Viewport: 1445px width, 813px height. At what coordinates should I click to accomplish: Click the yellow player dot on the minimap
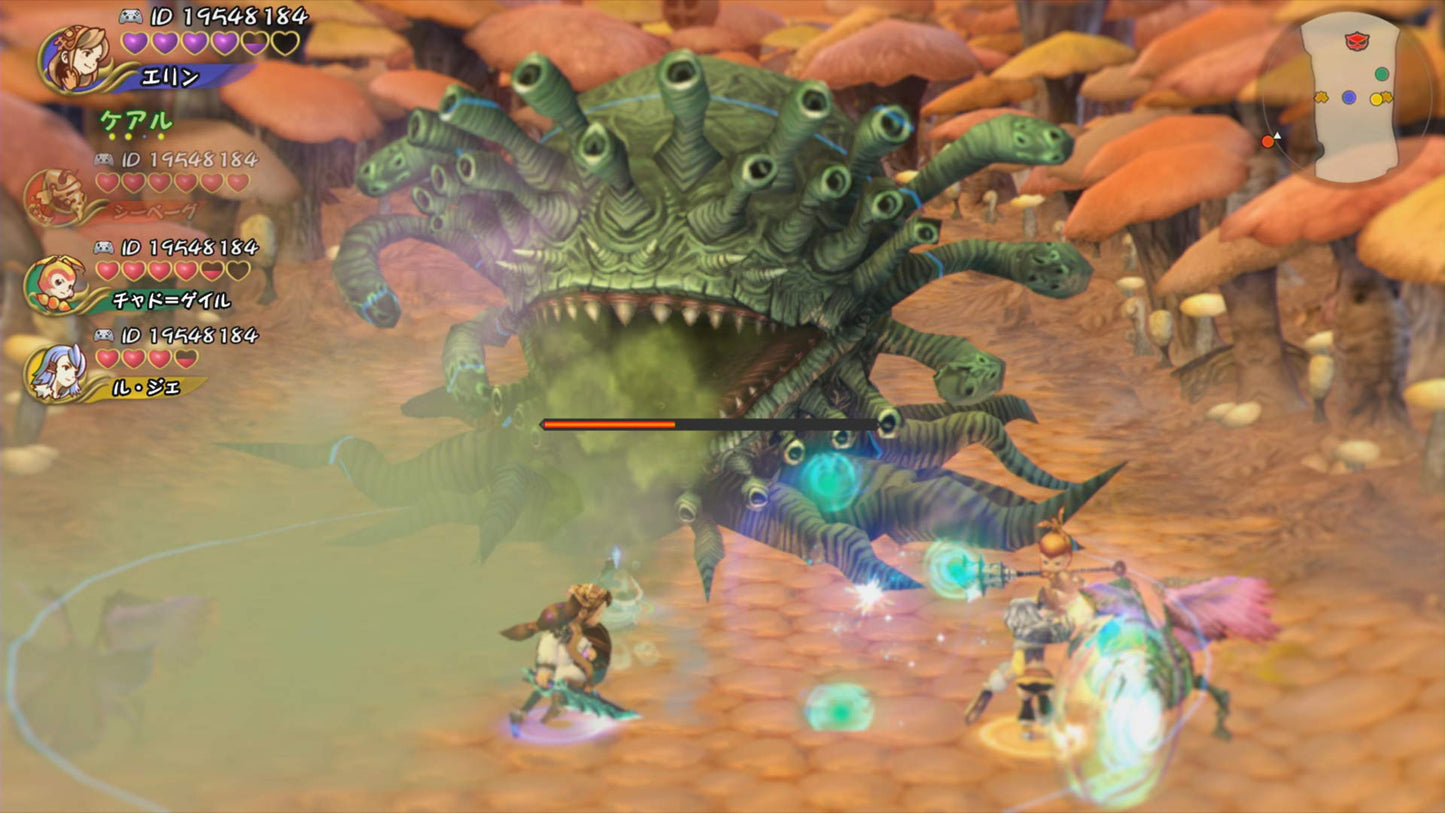[1376, 98]
